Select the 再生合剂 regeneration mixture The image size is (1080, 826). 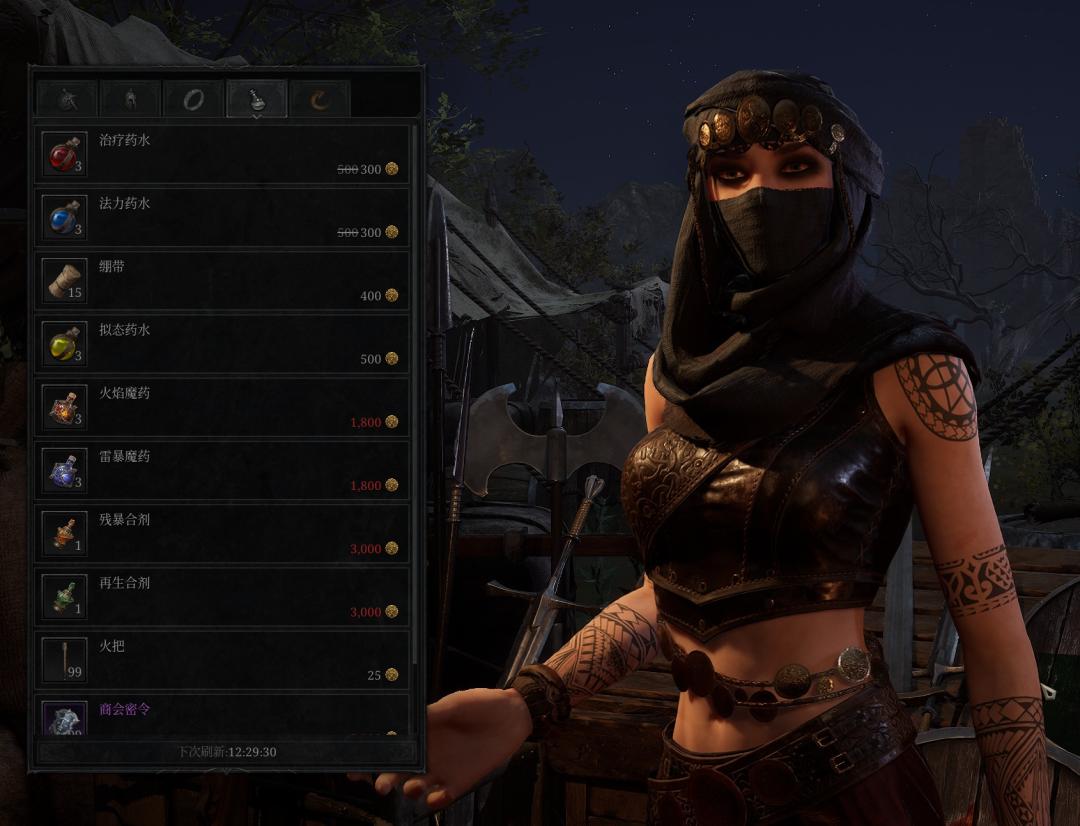click(x=222, y=596)
